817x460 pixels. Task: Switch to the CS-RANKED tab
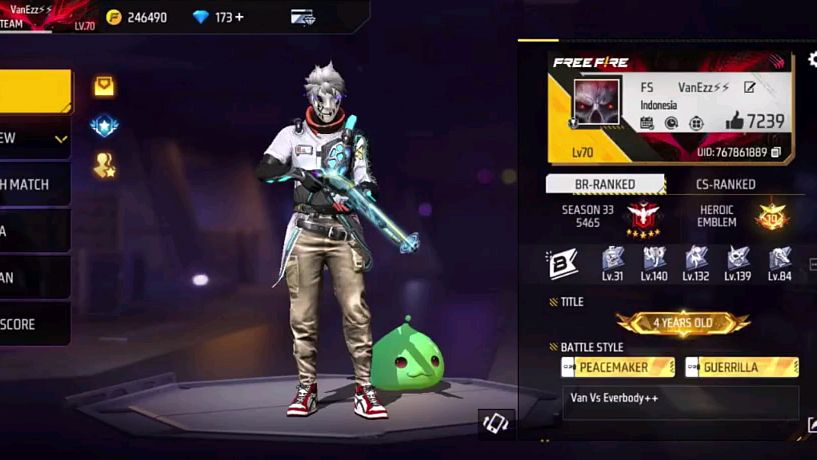[x=725, y=184]
